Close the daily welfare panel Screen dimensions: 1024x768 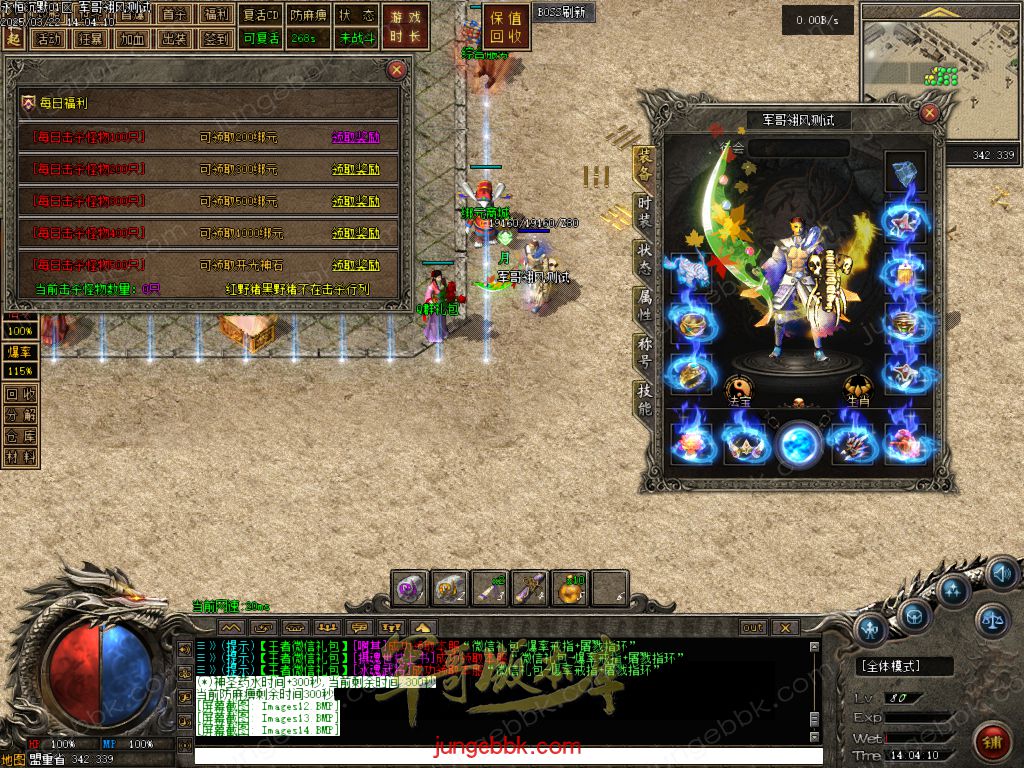(397, 70)
